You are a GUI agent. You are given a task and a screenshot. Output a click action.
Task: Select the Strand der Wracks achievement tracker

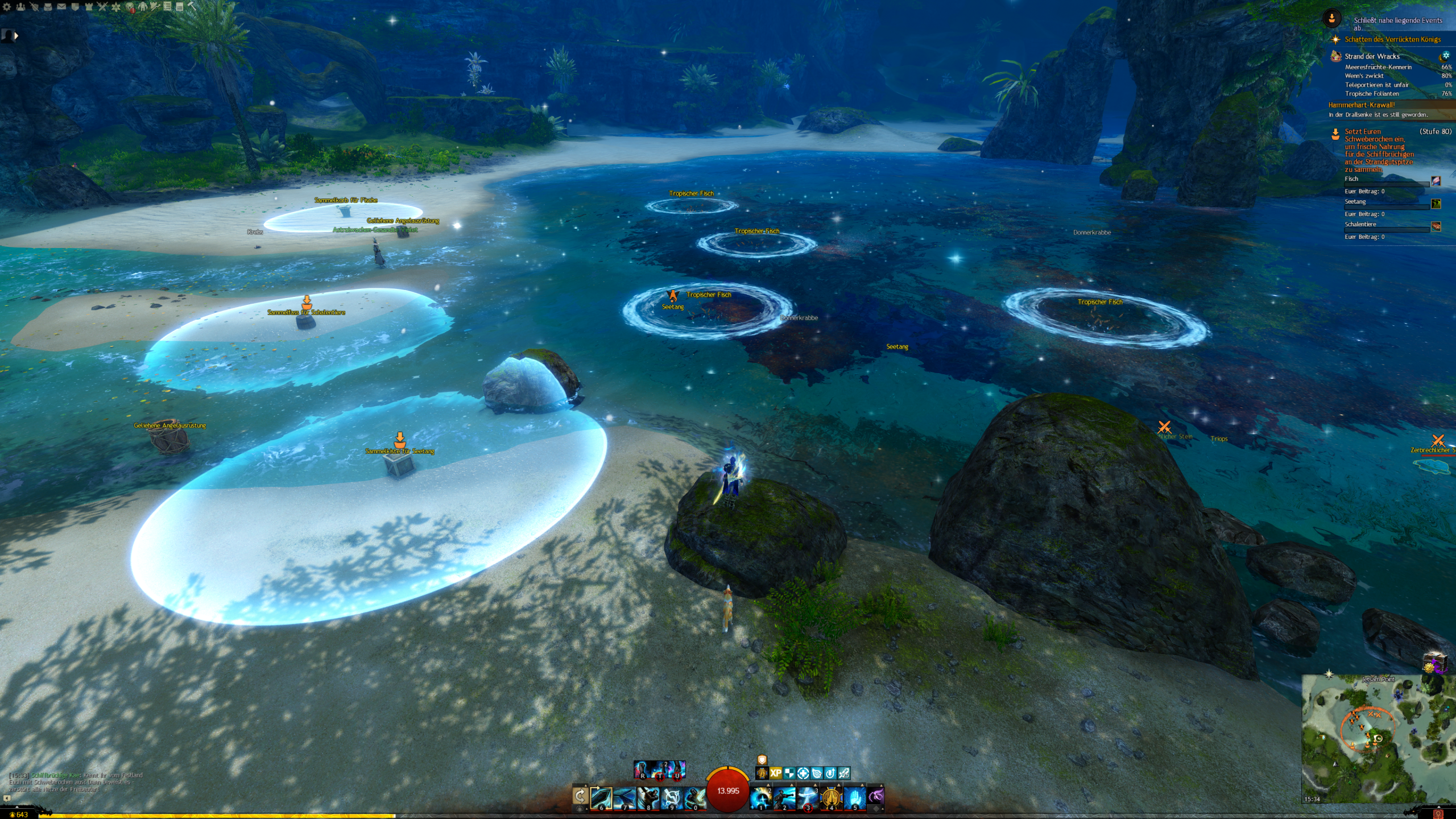[1372, 56]
